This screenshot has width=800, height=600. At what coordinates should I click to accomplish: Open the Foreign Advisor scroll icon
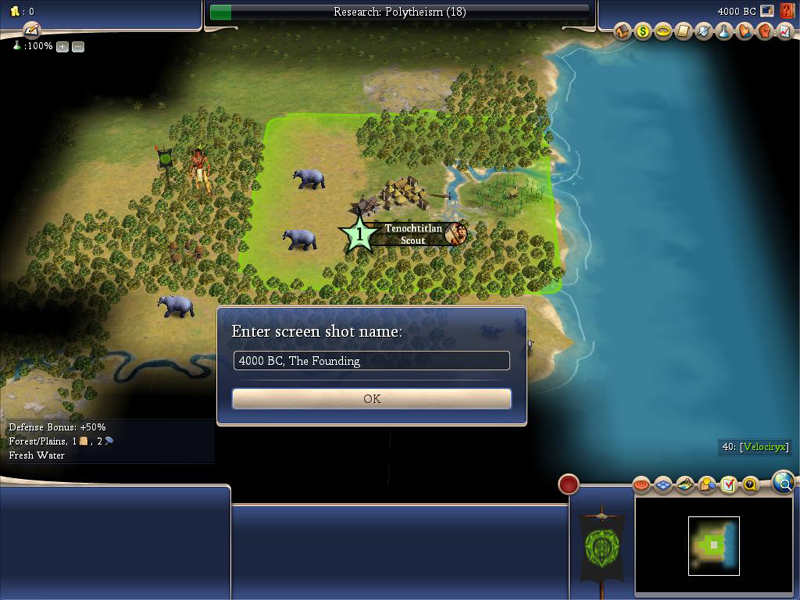pos(684,32)
